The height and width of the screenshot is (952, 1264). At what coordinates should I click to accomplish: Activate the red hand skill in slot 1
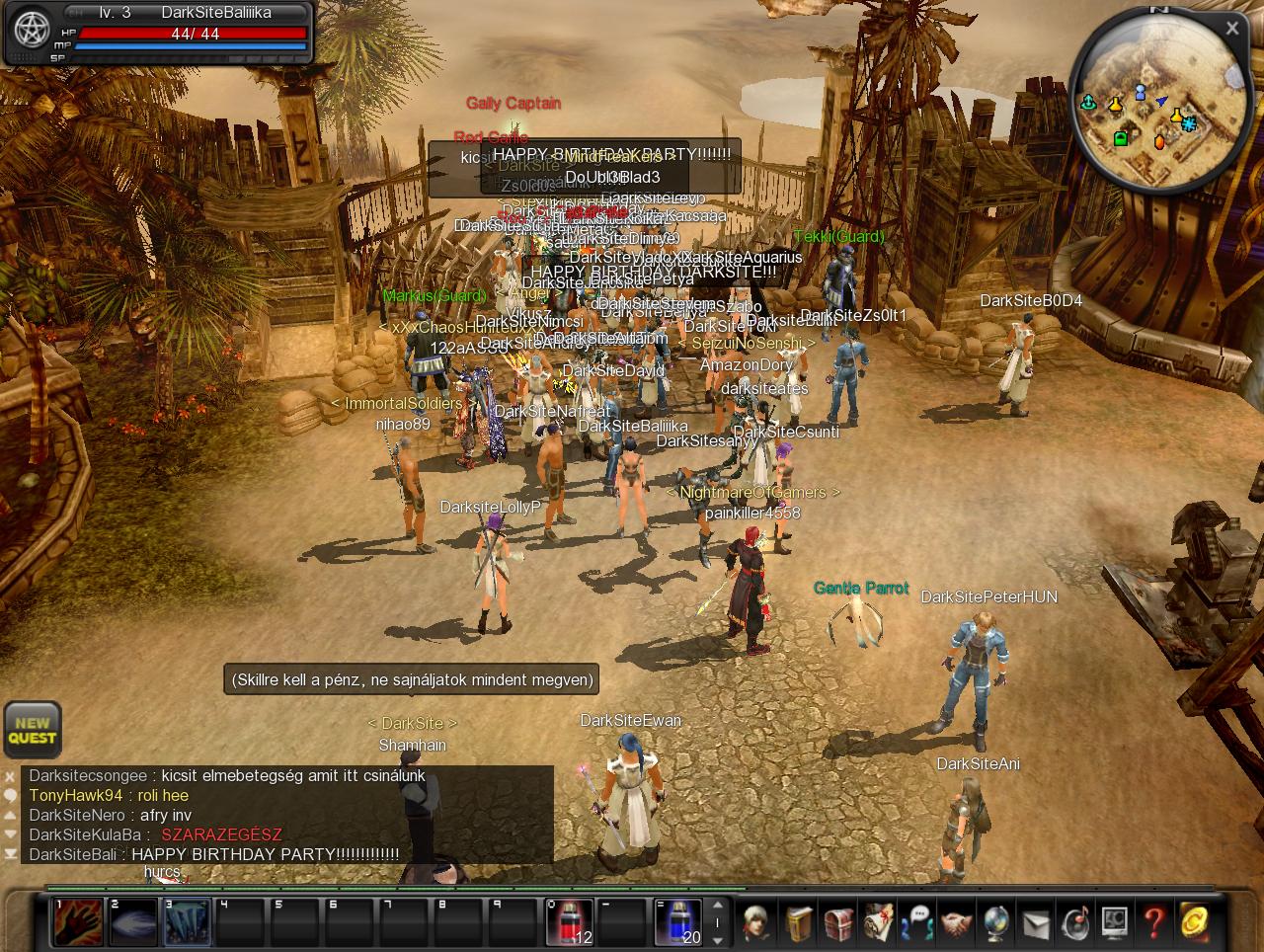pyautogui.click(x=78, y=922)
